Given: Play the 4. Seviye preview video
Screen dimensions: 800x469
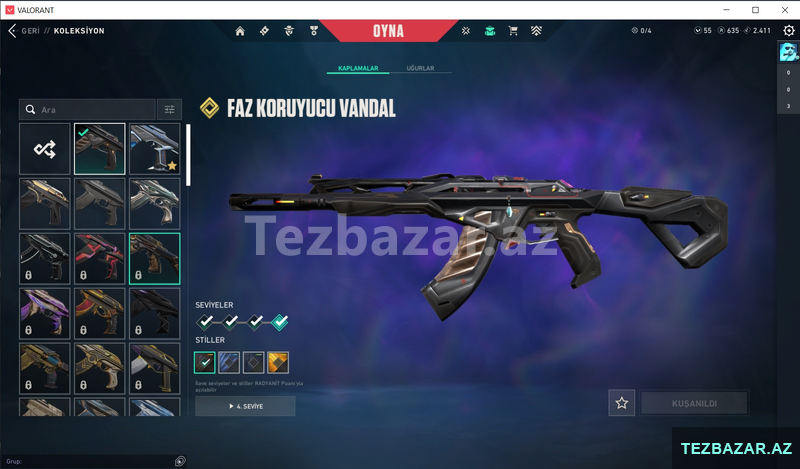Looking at the screenshot, I should (x=246, y=406).
